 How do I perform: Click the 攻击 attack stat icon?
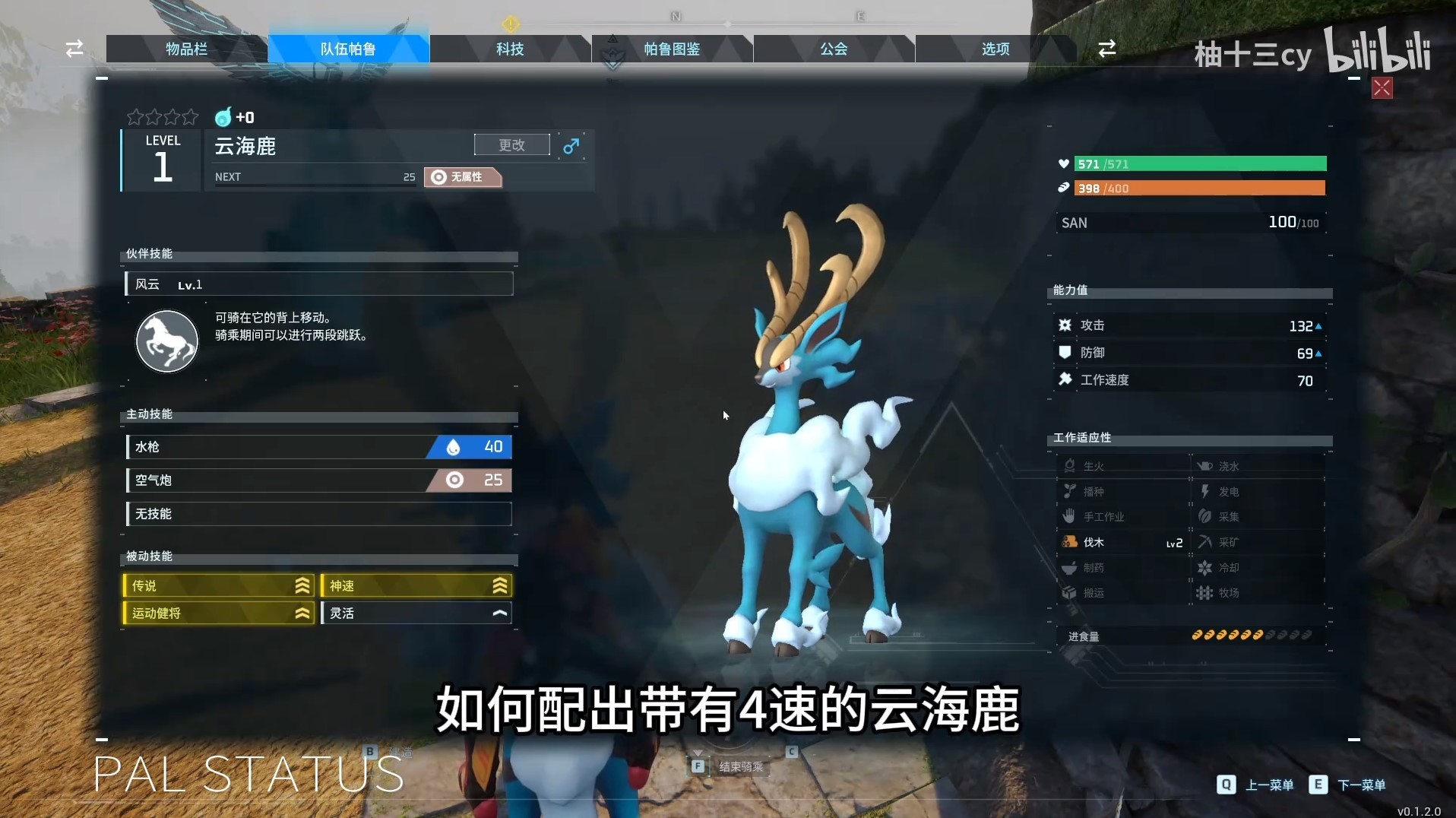pos(1066,325)
